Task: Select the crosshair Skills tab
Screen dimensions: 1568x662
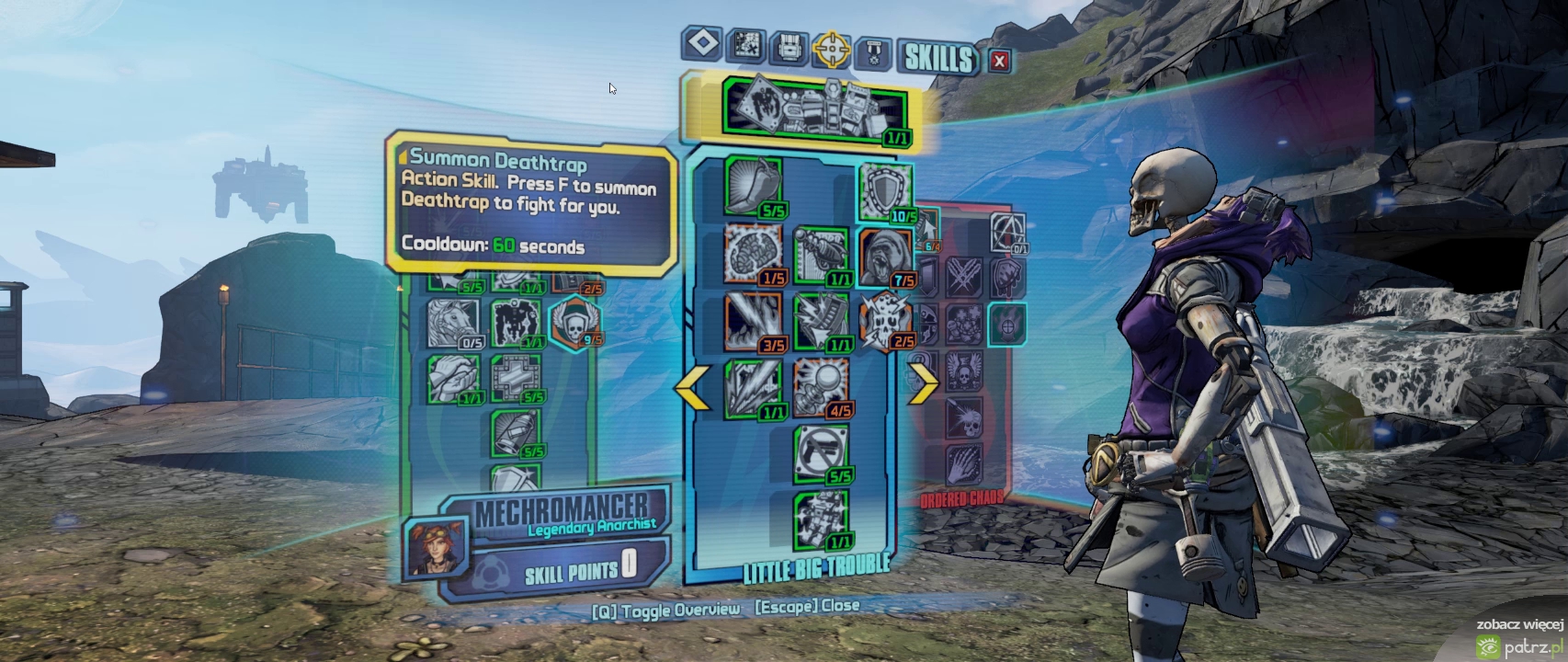Action: (x=831, y=50)
